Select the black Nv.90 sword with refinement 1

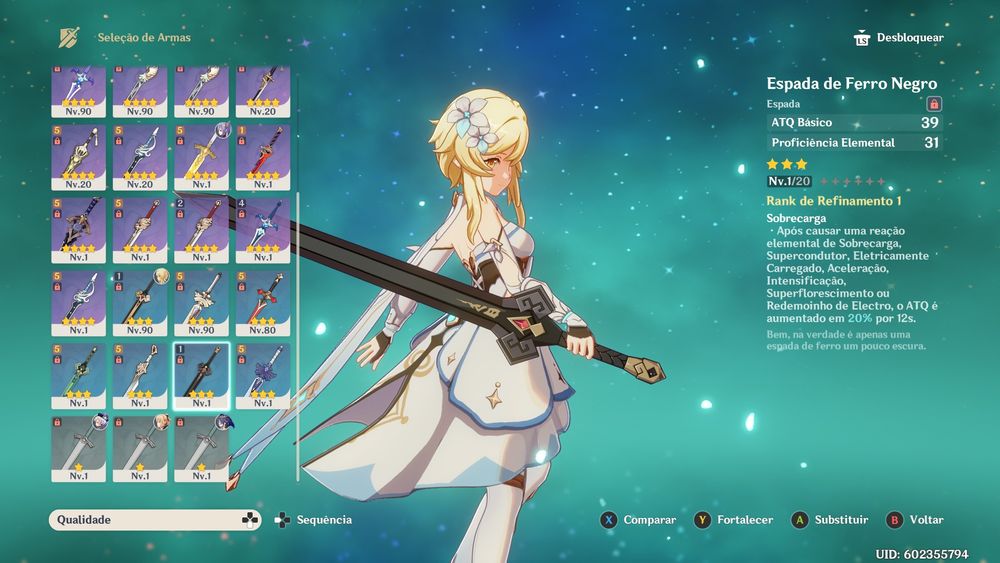coord(139,302)
